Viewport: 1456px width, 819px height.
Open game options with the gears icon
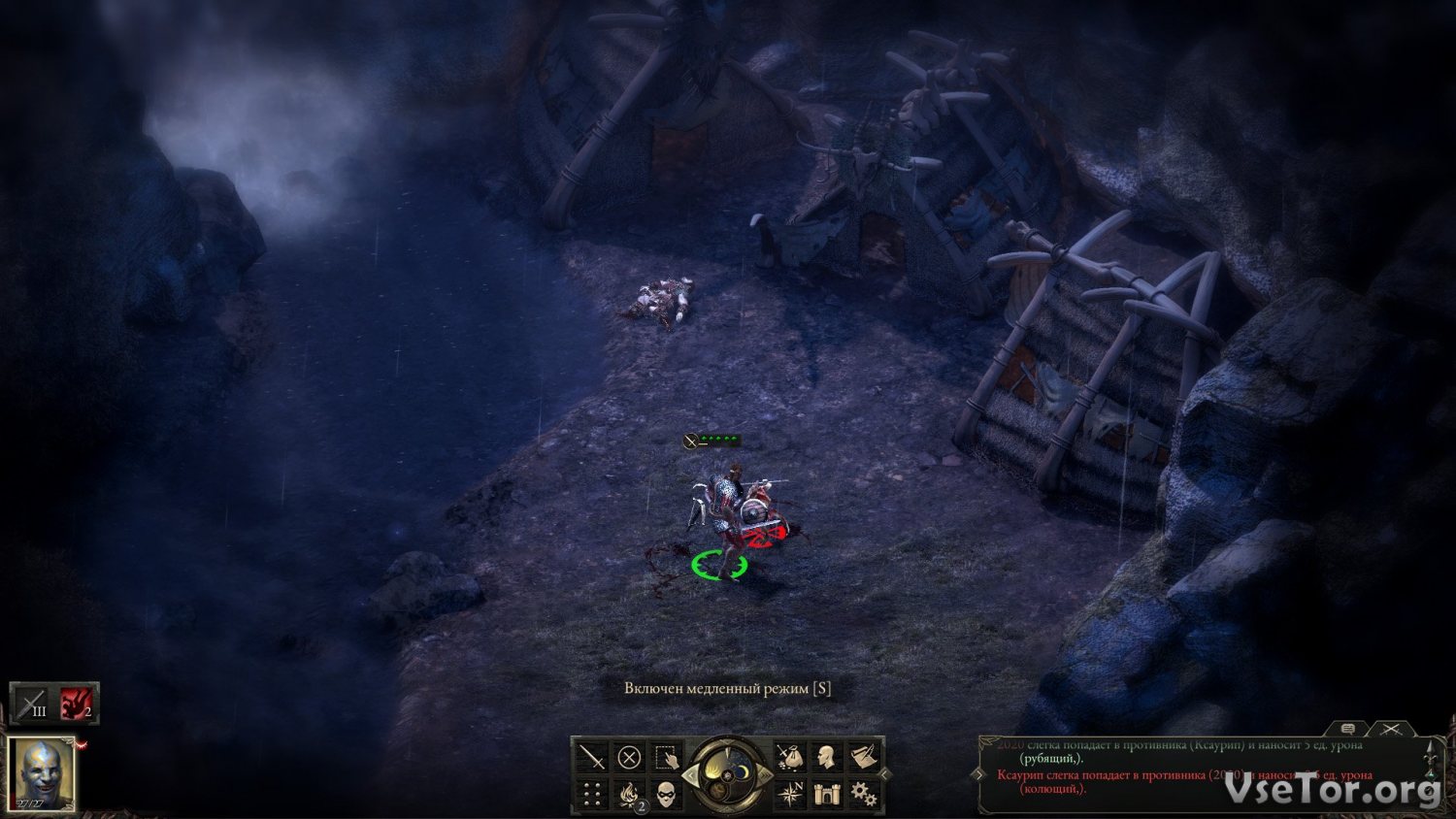(x=863, y=795)
